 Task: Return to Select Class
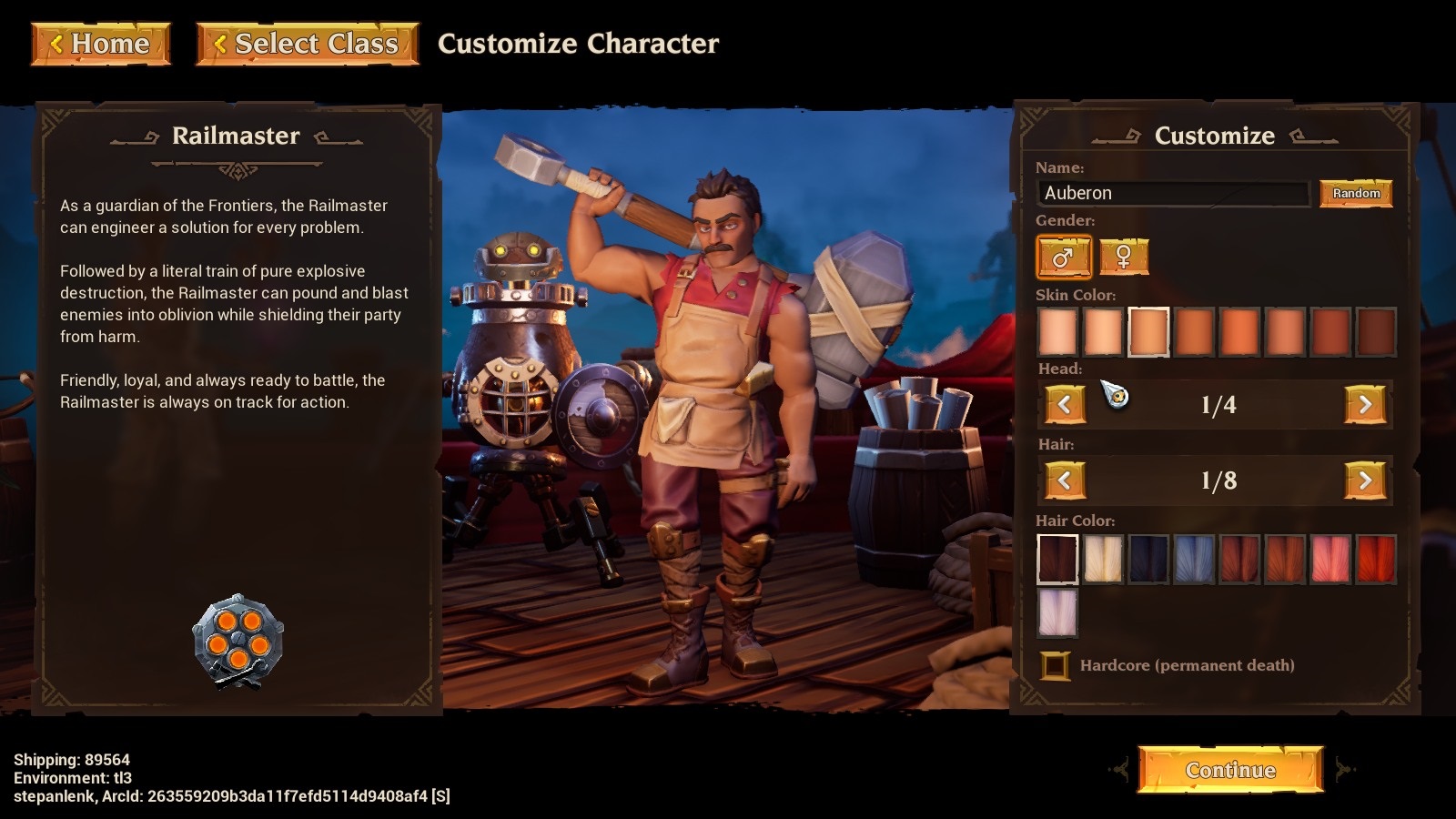[308, 44]
